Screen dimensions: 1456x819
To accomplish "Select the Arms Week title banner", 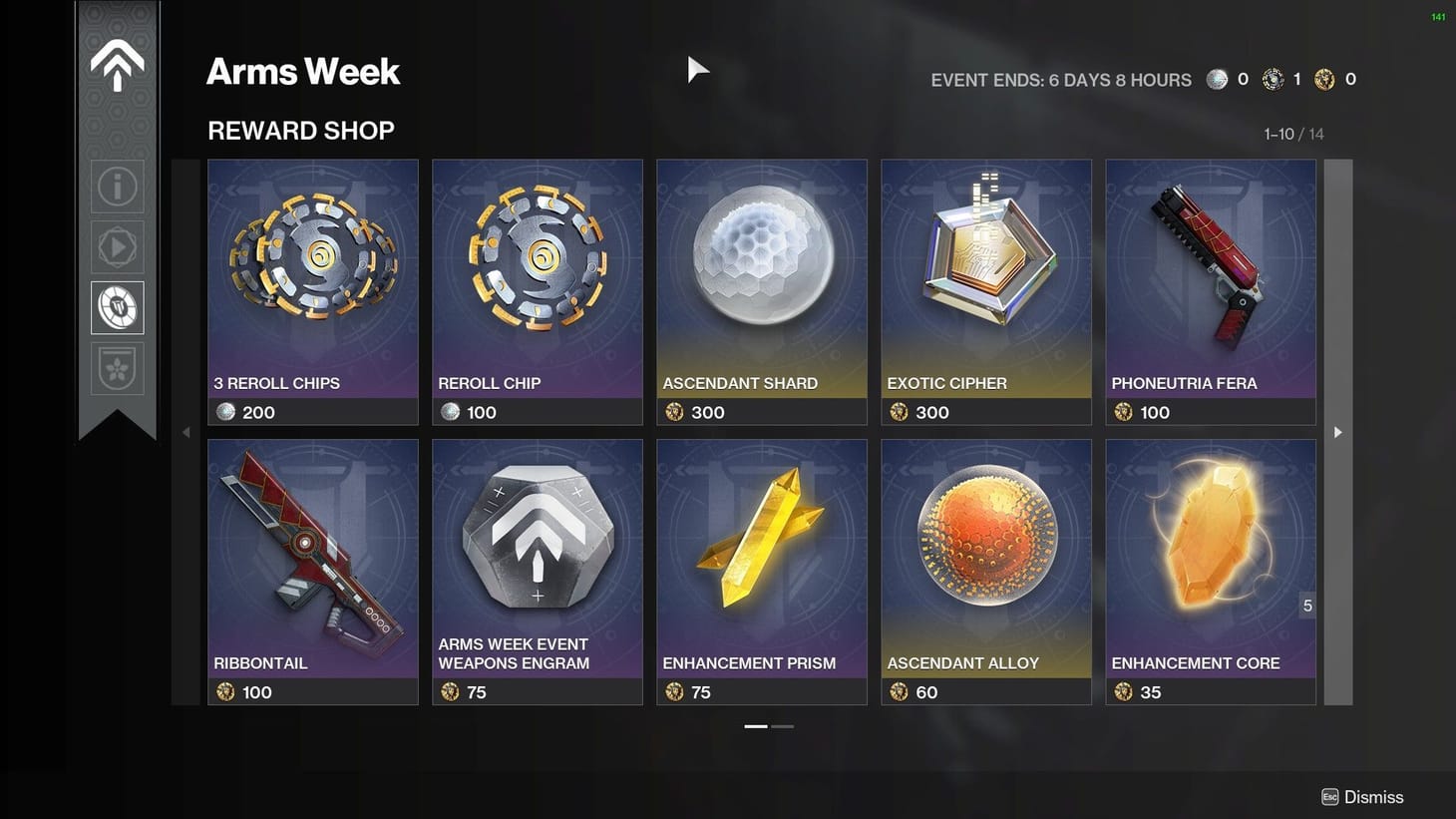I will tap(302, 72).
